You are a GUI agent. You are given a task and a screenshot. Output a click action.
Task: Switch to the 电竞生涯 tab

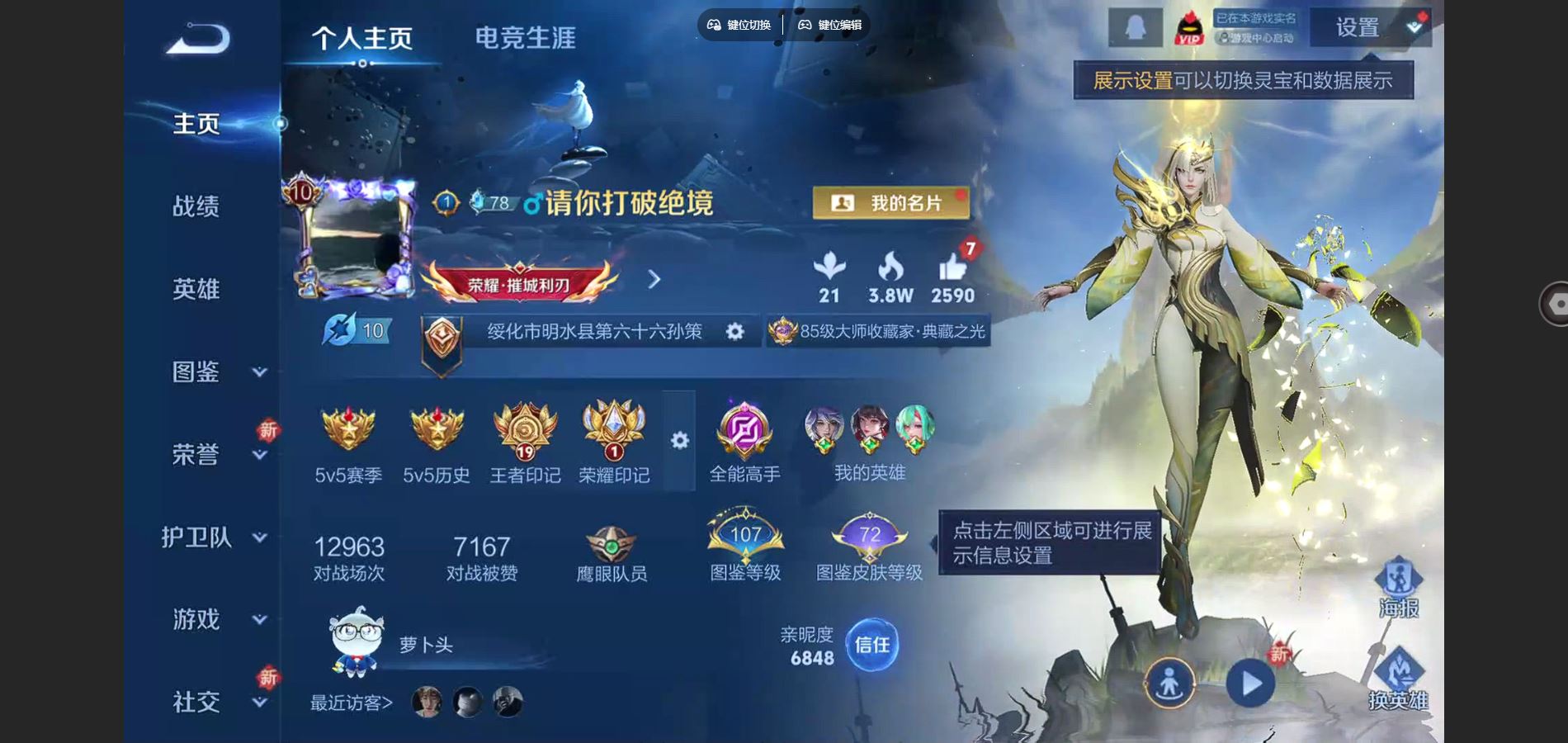[526, 35]
